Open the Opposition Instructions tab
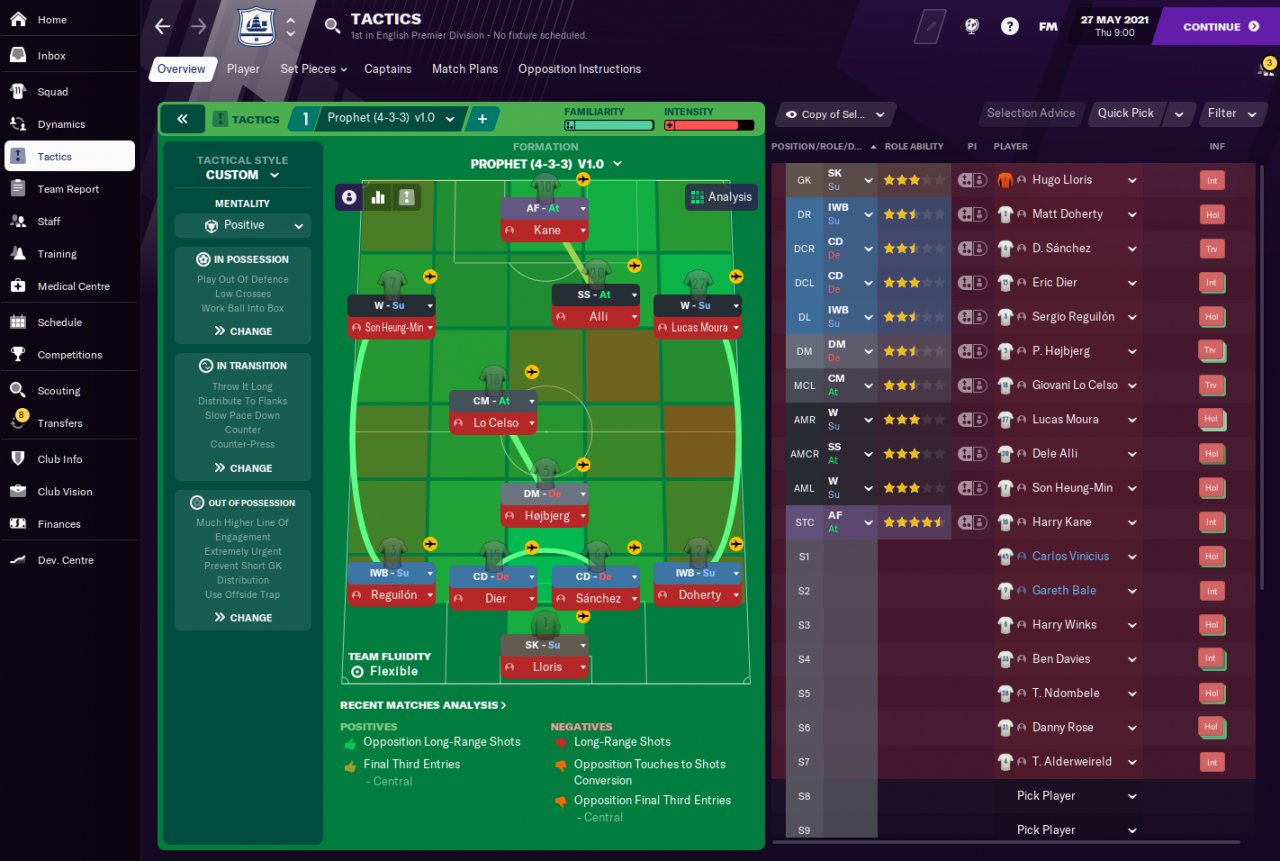1280x861 pixels. [579, 69]
